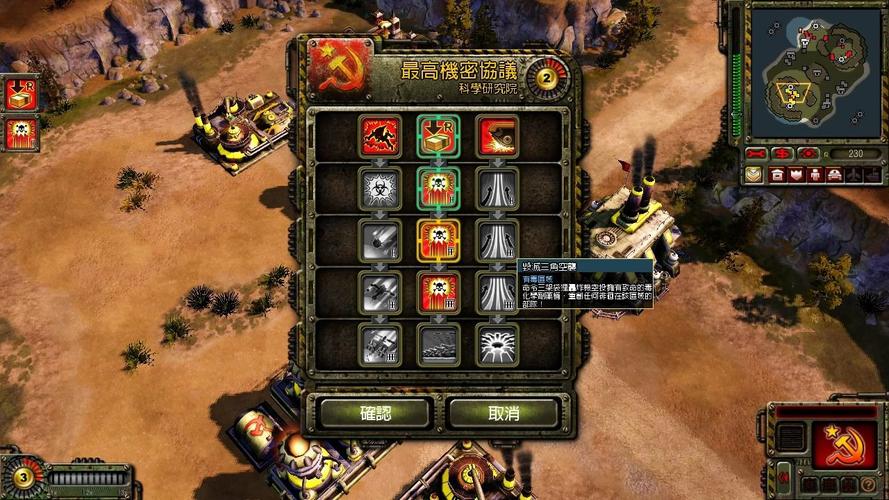Cancel the protocol menu with 取消
889x500 pixels.
tap(503, 412)
